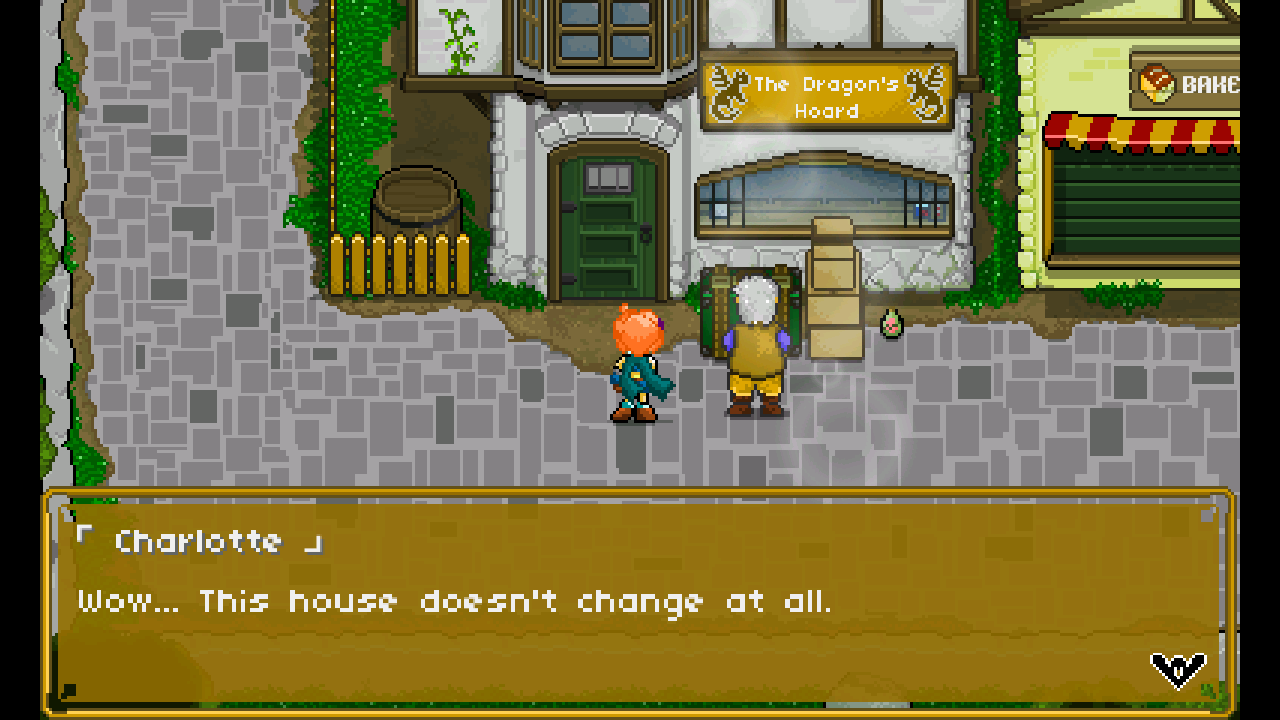1280x720 pixels.
Task: Click The Dragon's Hoard shop sign
Action: tap(825, 95)
